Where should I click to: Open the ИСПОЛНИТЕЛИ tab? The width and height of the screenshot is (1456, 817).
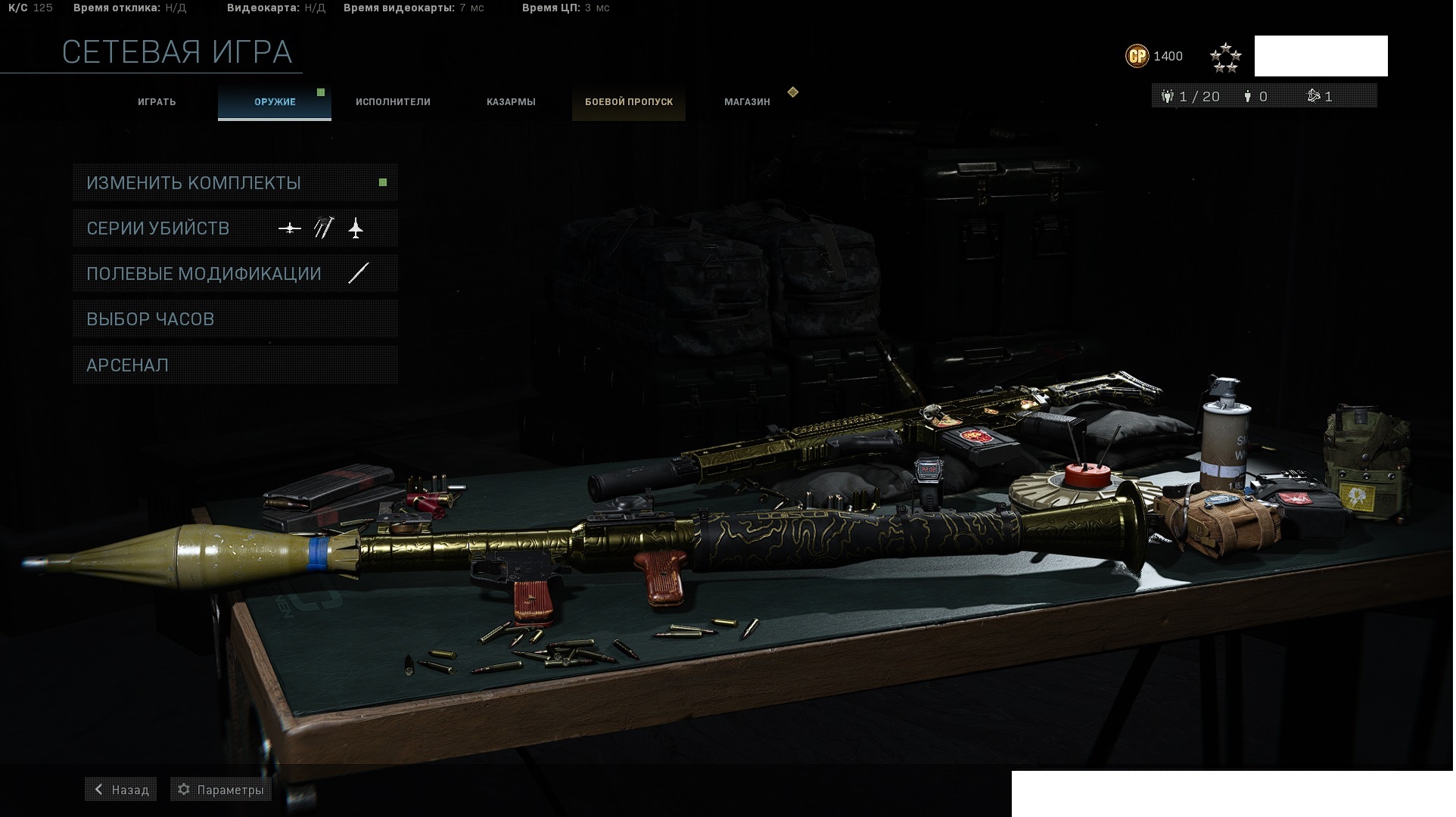point(393,102)
